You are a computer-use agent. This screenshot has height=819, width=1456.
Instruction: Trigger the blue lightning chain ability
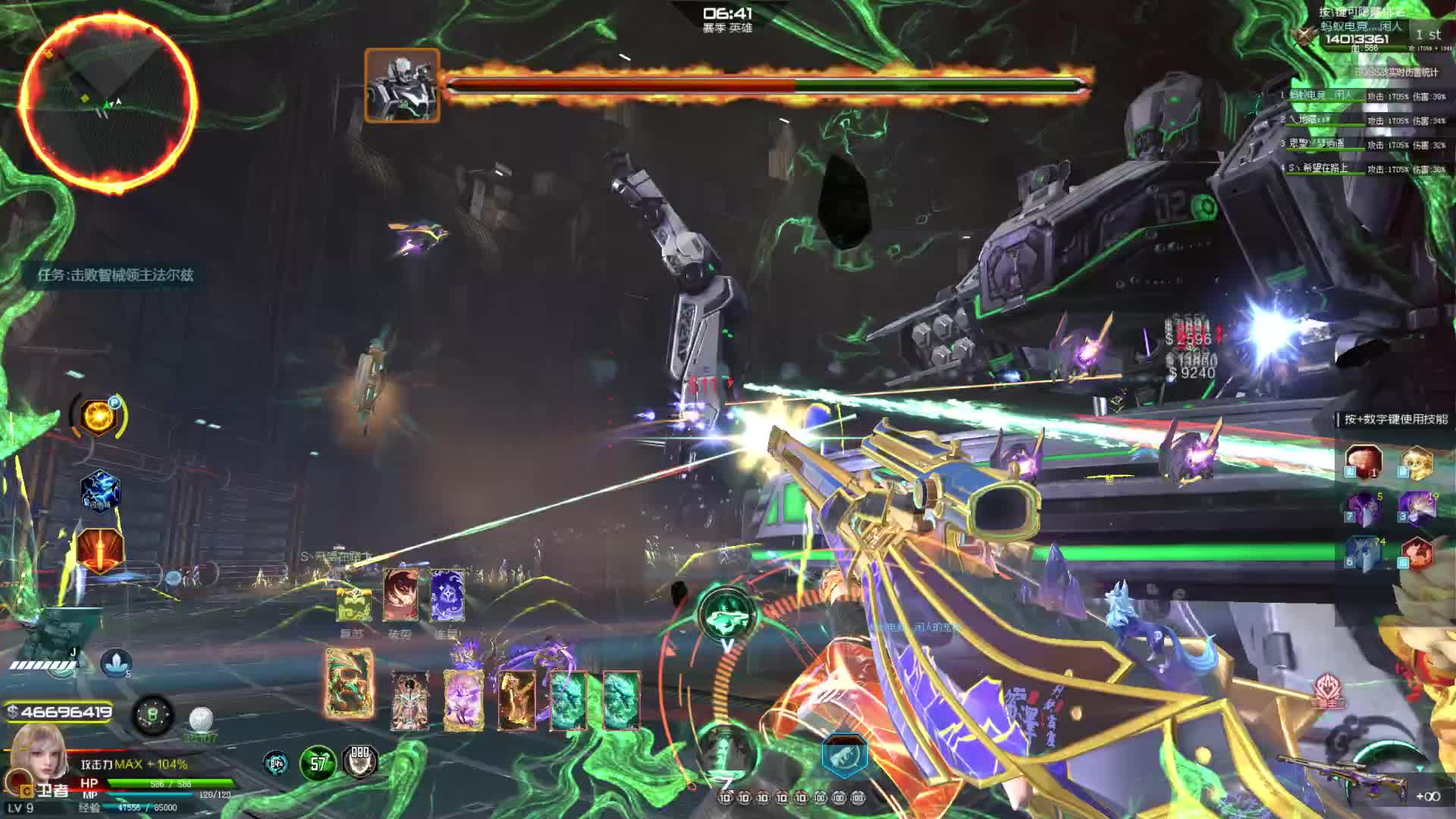click(100, 491)
